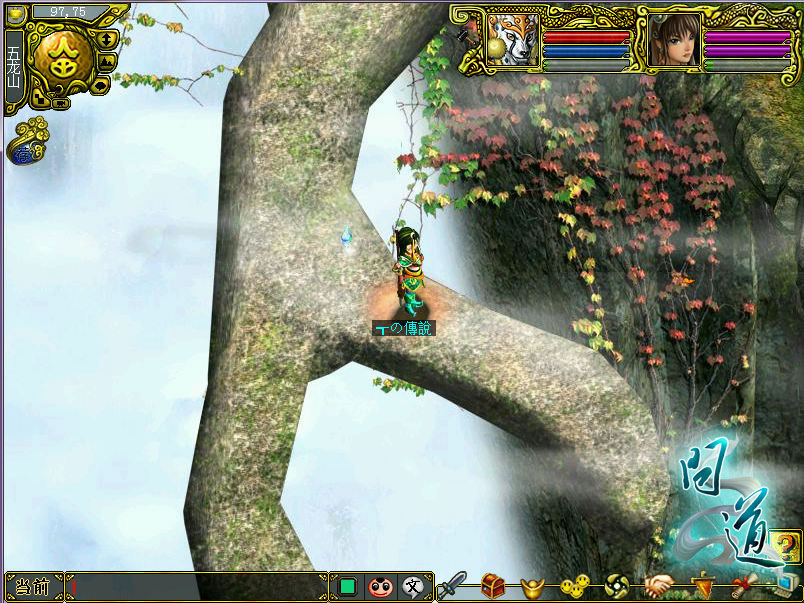Open the red emoticon face picker
The width and height of the screenshot is (804, 603).
(380, 587)
